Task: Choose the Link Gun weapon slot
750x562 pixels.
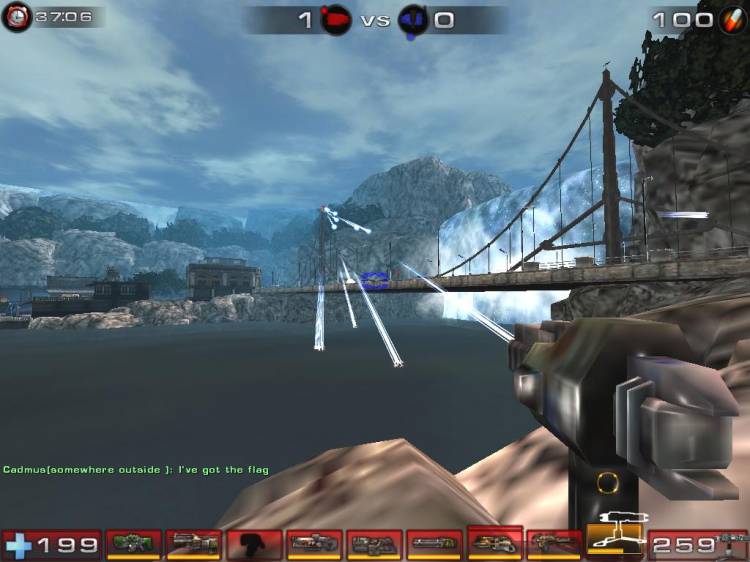Action: [x=373, y=544]
